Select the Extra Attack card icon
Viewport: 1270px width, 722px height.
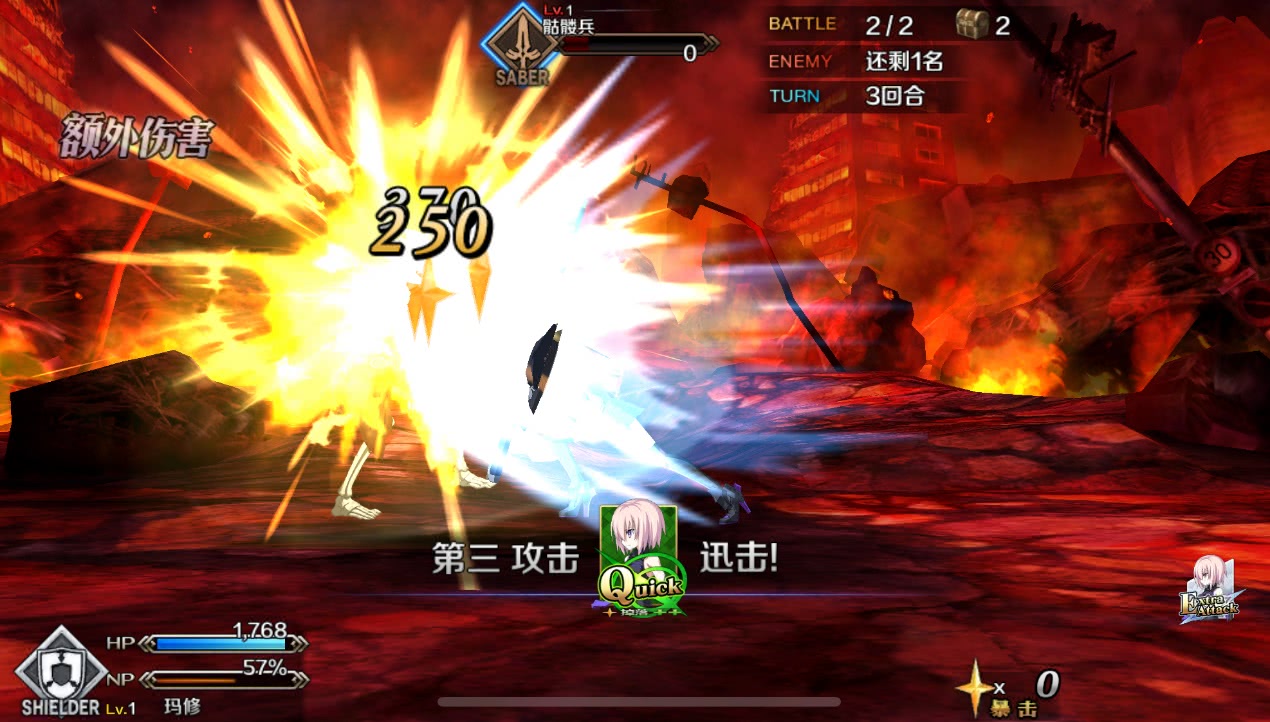(x=1210, y=592)
